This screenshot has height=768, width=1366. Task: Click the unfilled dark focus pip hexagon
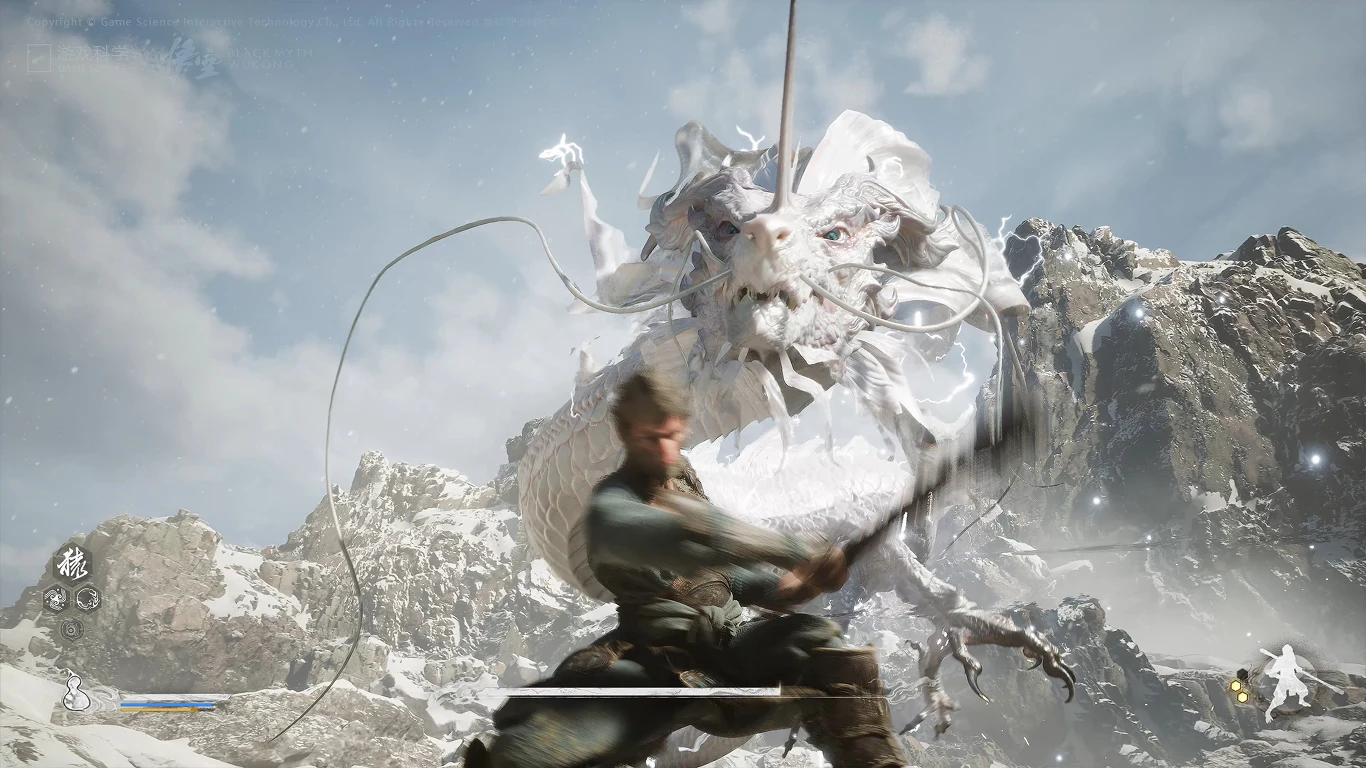click(1242, 674)
